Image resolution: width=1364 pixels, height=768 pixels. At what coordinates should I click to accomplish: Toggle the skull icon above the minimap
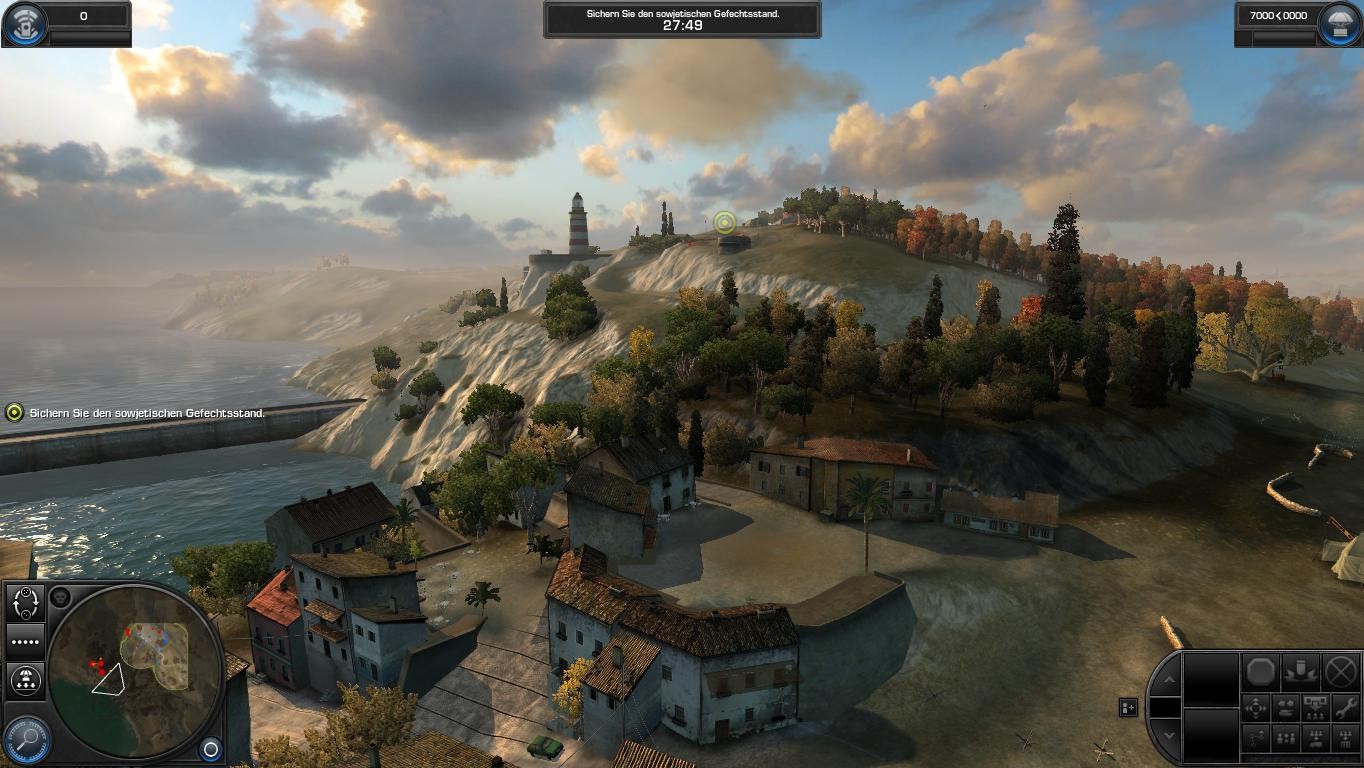(60, 597)
